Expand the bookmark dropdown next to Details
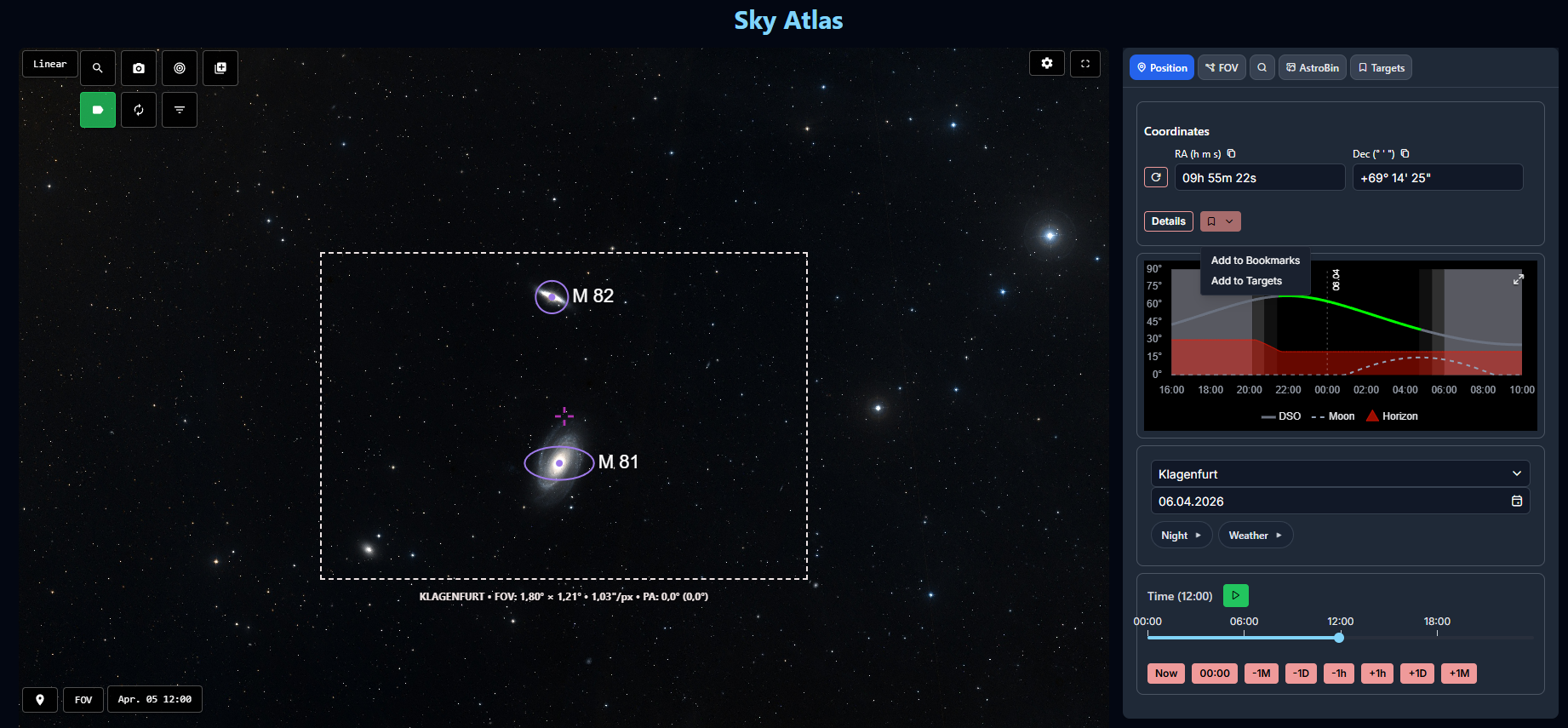Viewport: 1568px width, 728px height. tap(1220, 221)
